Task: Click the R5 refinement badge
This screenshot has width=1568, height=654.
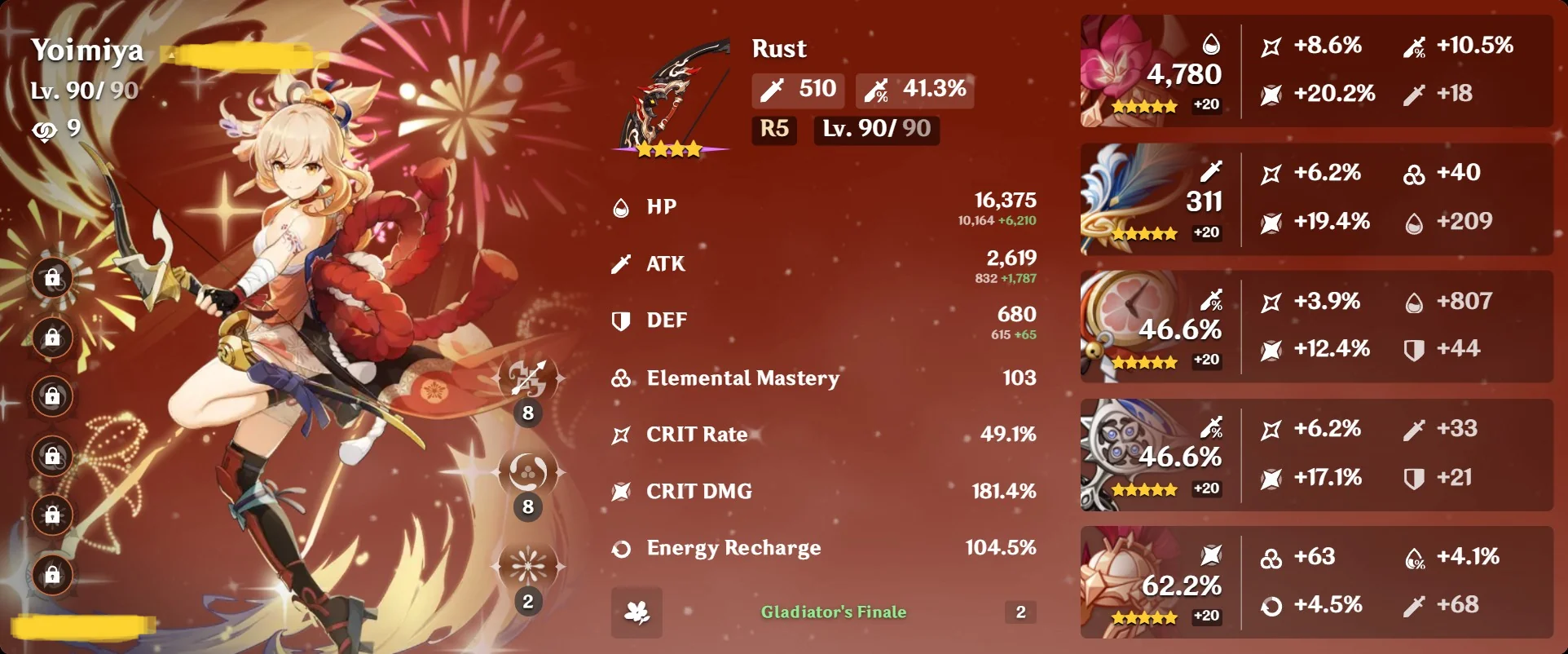Action: pos(773,130)
